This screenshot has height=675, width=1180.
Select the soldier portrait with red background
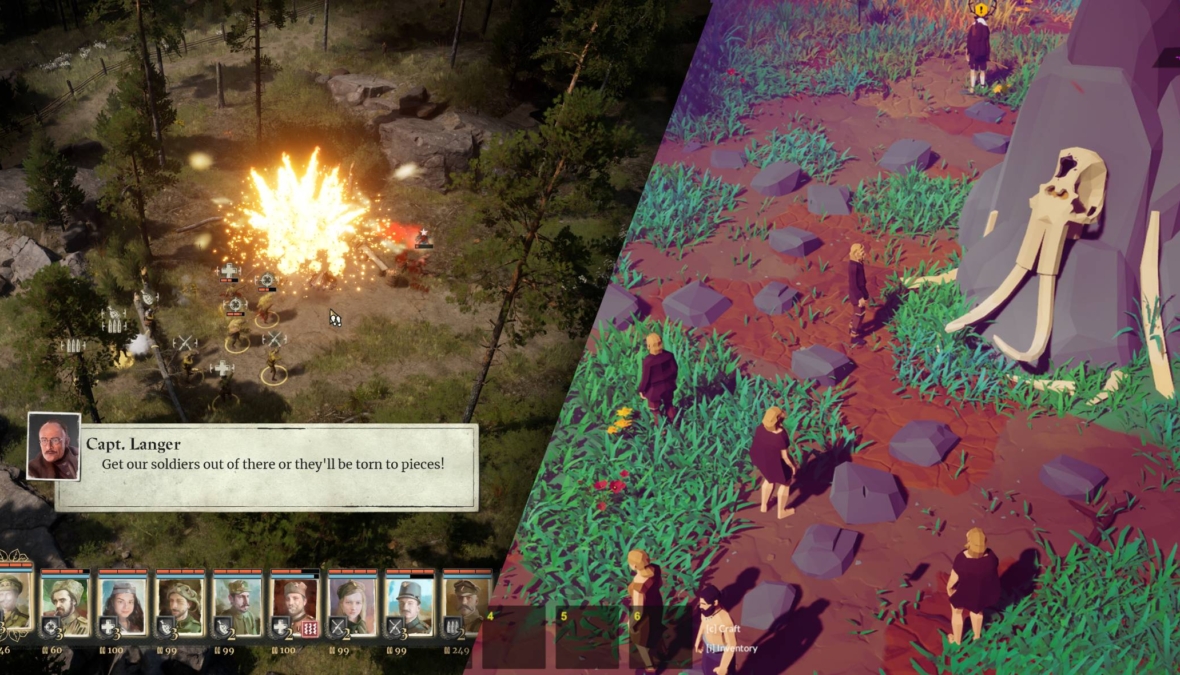point(295,601)
